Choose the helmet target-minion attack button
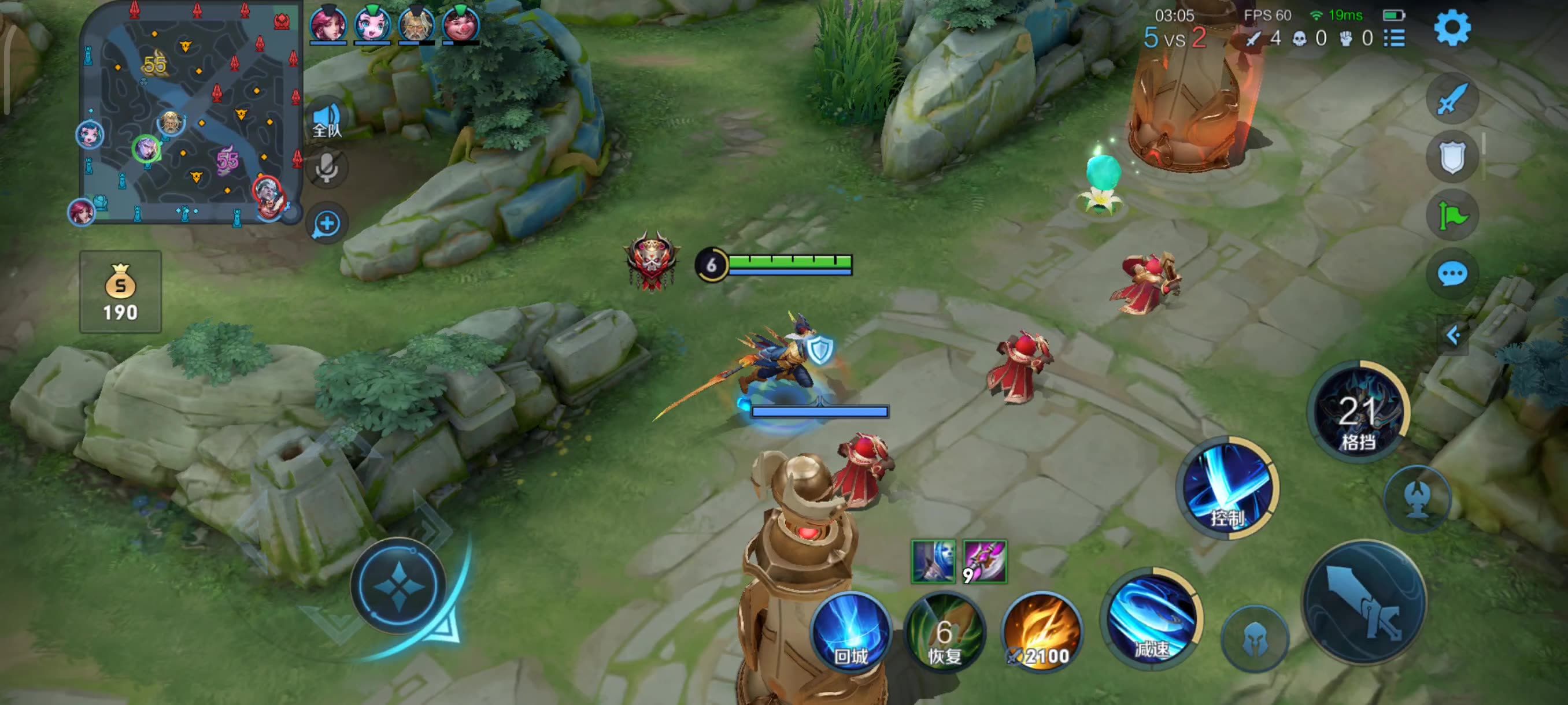 (x=1255, y=639)
